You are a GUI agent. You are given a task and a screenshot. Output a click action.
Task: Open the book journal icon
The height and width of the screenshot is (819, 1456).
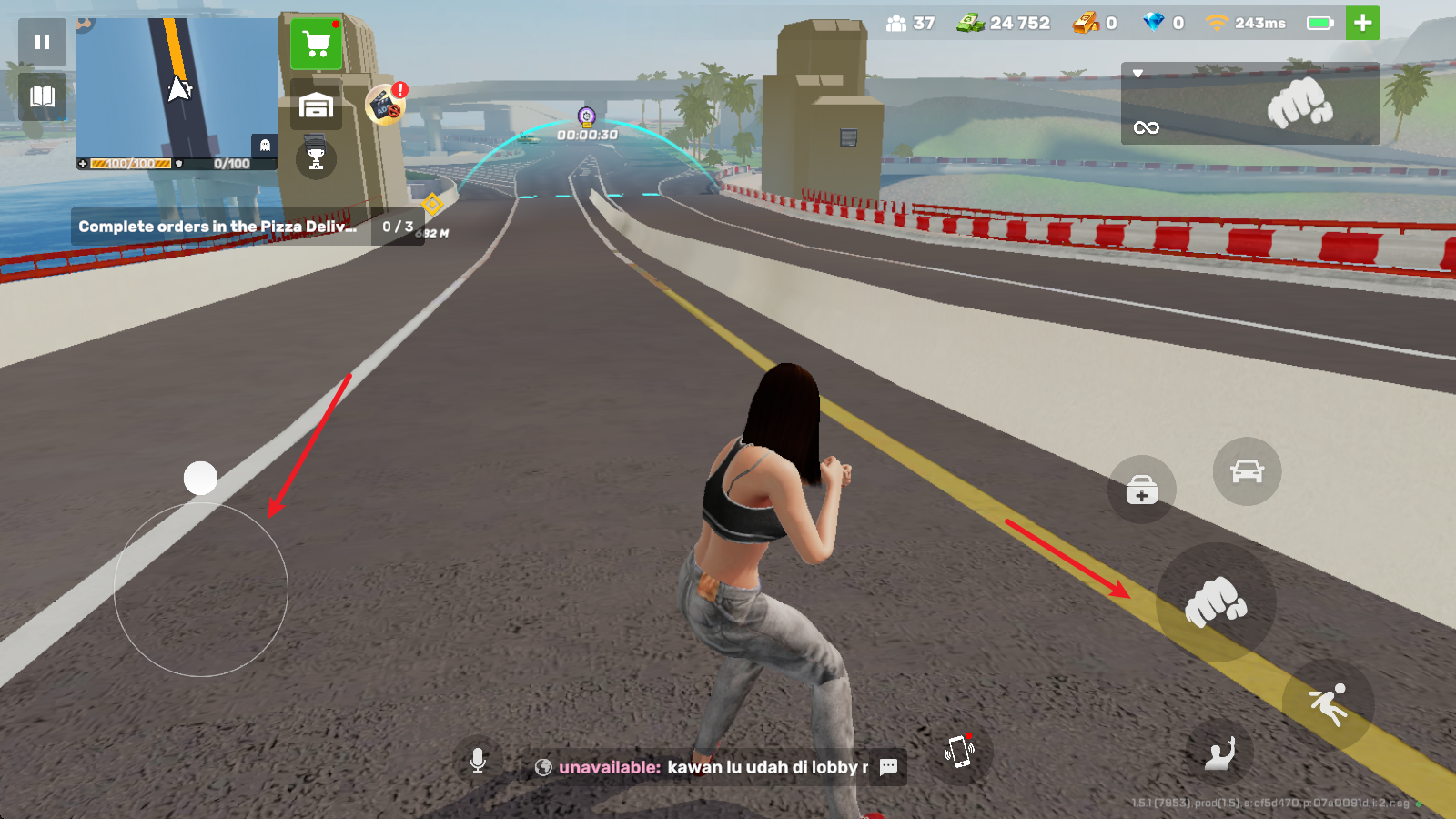(42, 96)
